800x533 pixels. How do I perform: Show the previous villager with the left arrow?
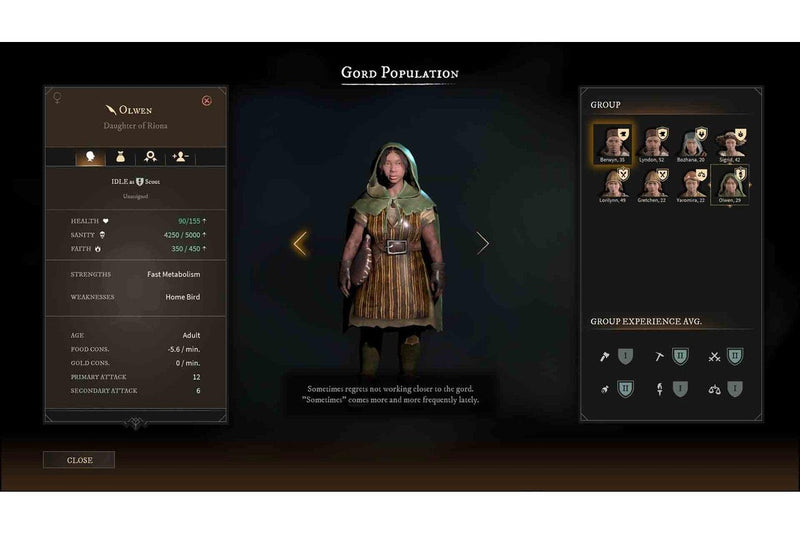[x=299, y=243]
